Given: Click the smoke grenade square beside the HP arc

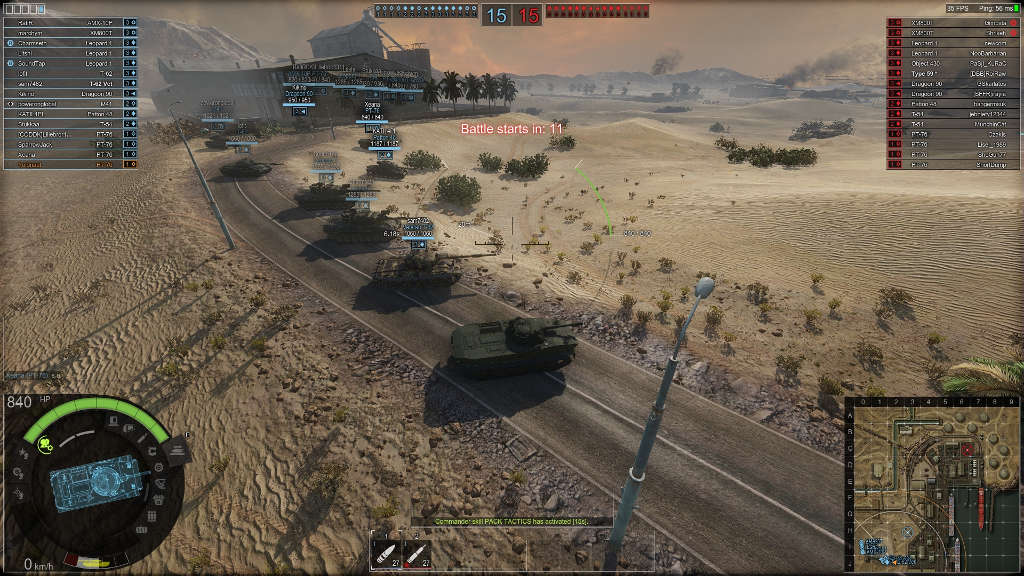Looking at the screenshot, I should point(176,450).
